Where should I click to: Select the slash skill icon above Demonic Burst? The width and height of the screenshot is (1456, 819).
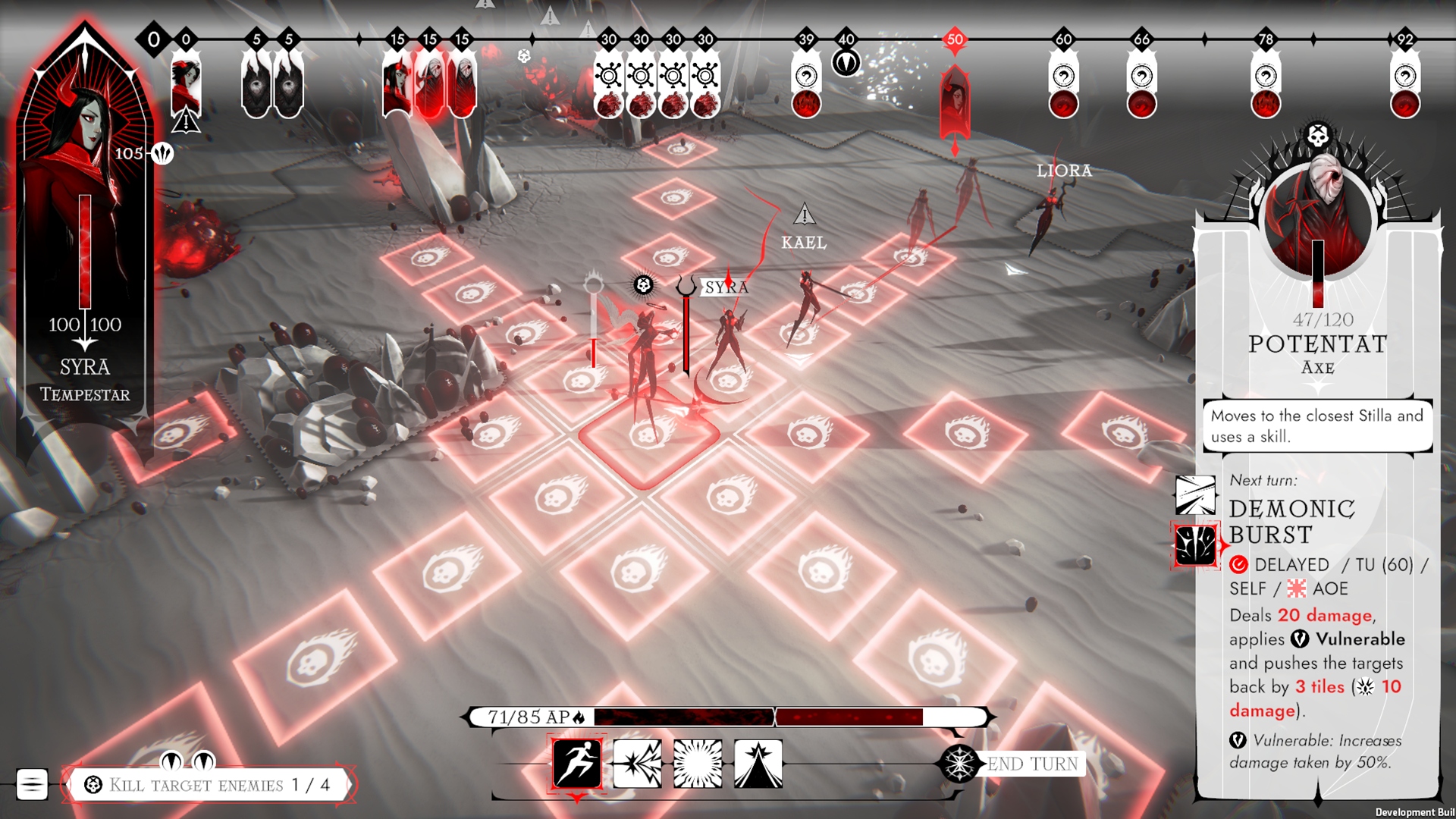(x=1195, y=495)
